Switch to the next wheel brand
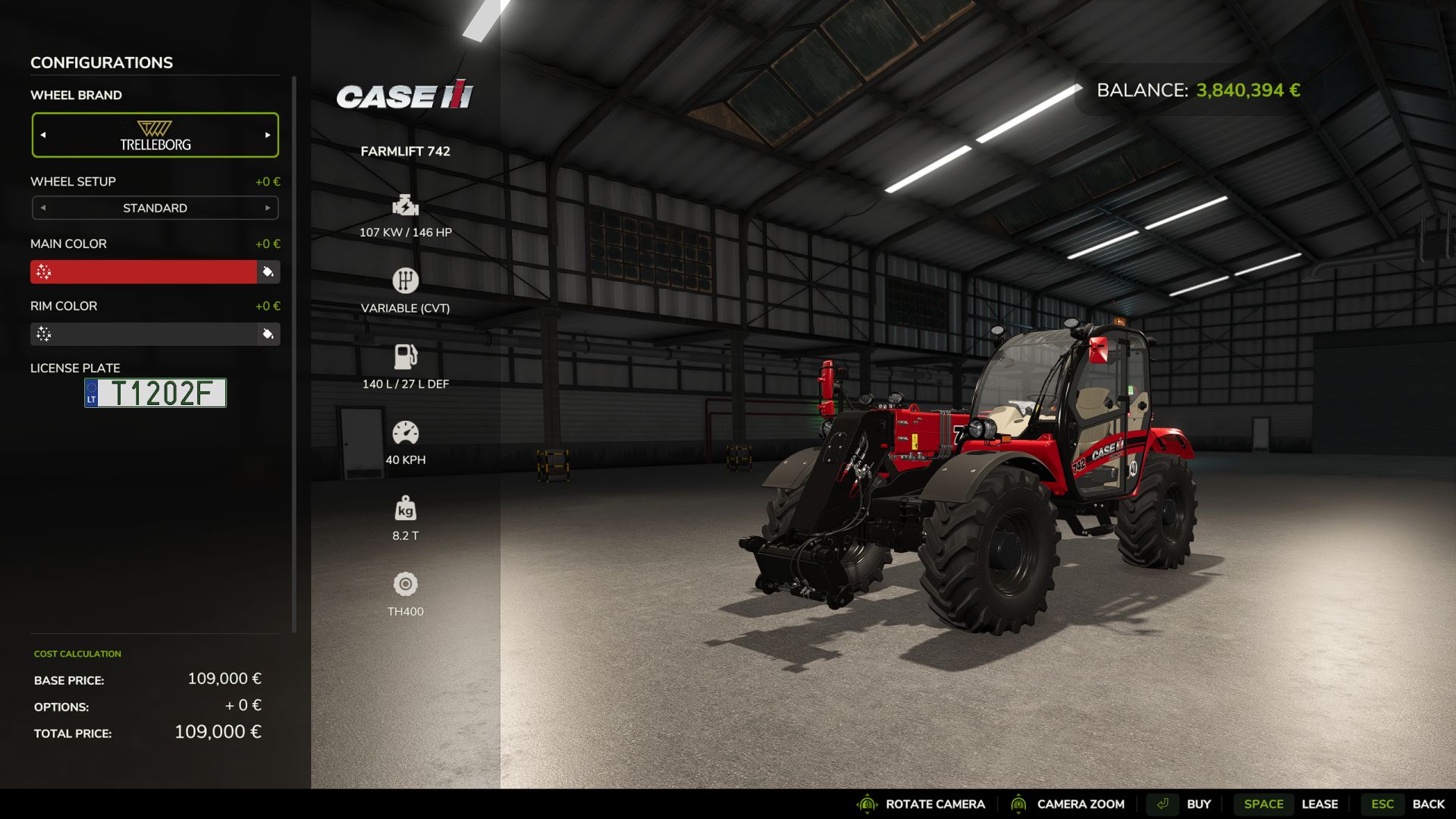This screenshot has width=1456, height=819. click(267, 134)
